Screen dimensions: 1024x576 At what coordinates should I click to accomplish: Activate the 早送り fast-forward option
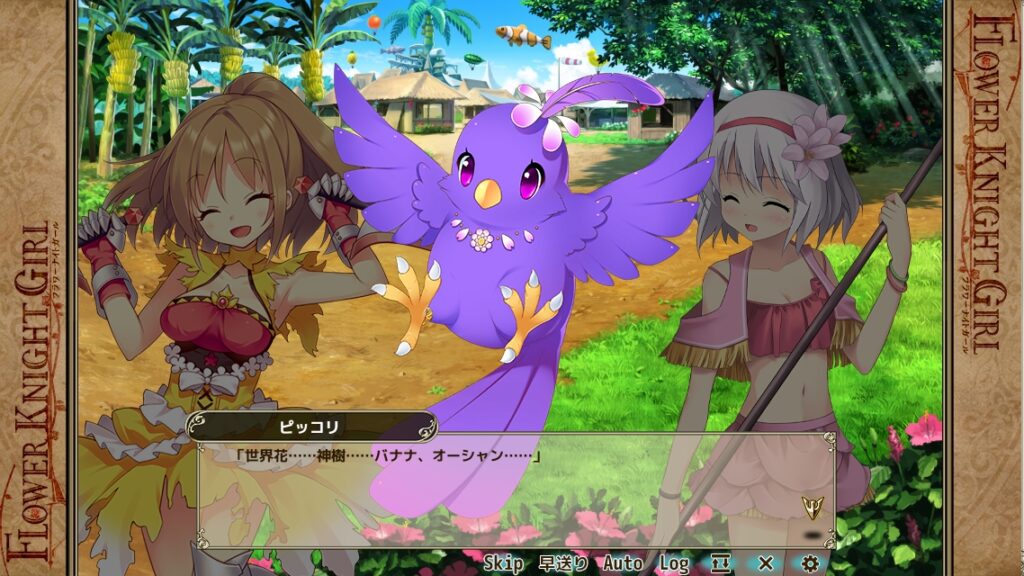tap(564, 564)
